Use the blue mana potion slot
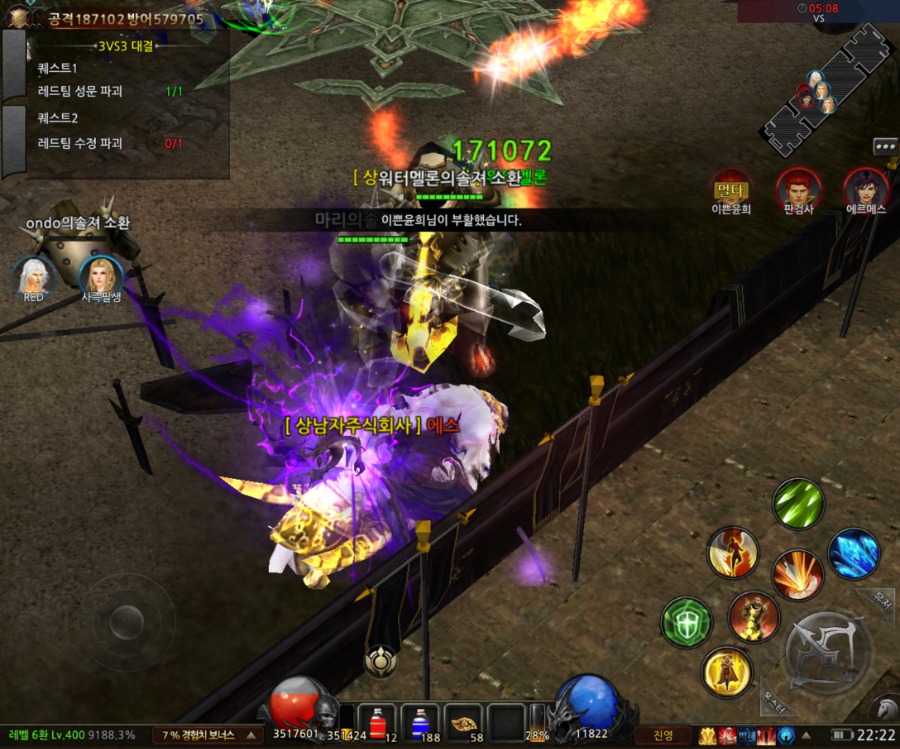 [420, 721]
